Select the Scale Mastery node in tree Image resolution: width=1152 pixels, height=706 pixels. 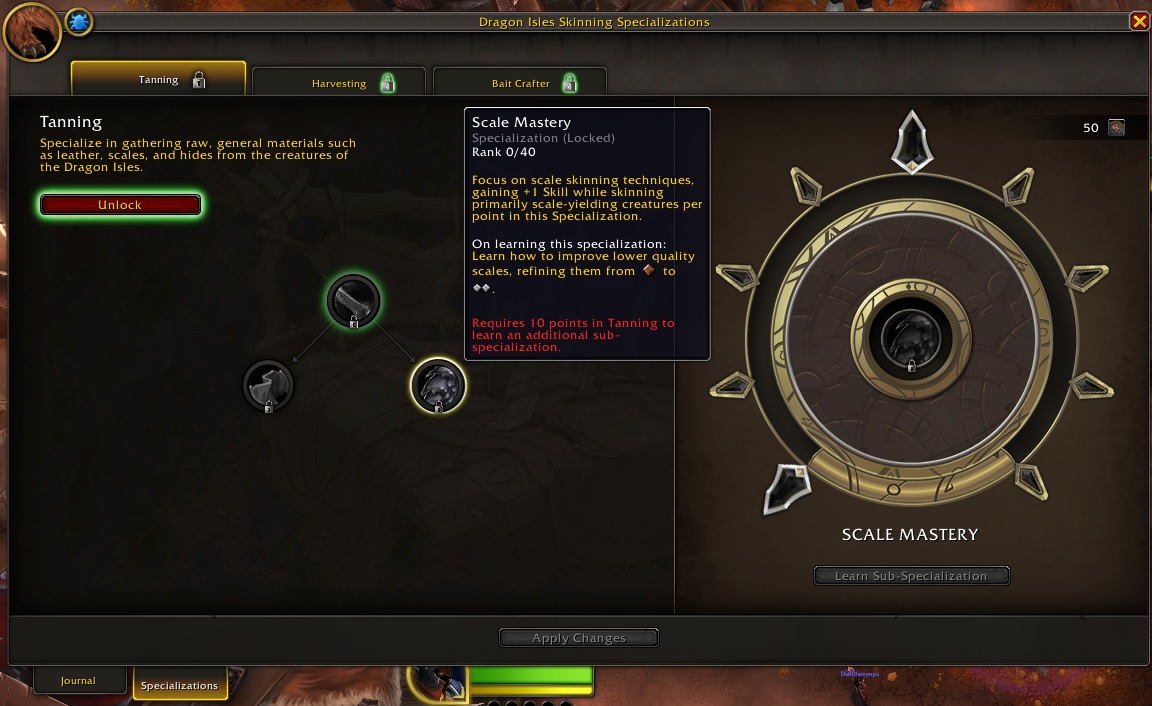click(438, 386)
